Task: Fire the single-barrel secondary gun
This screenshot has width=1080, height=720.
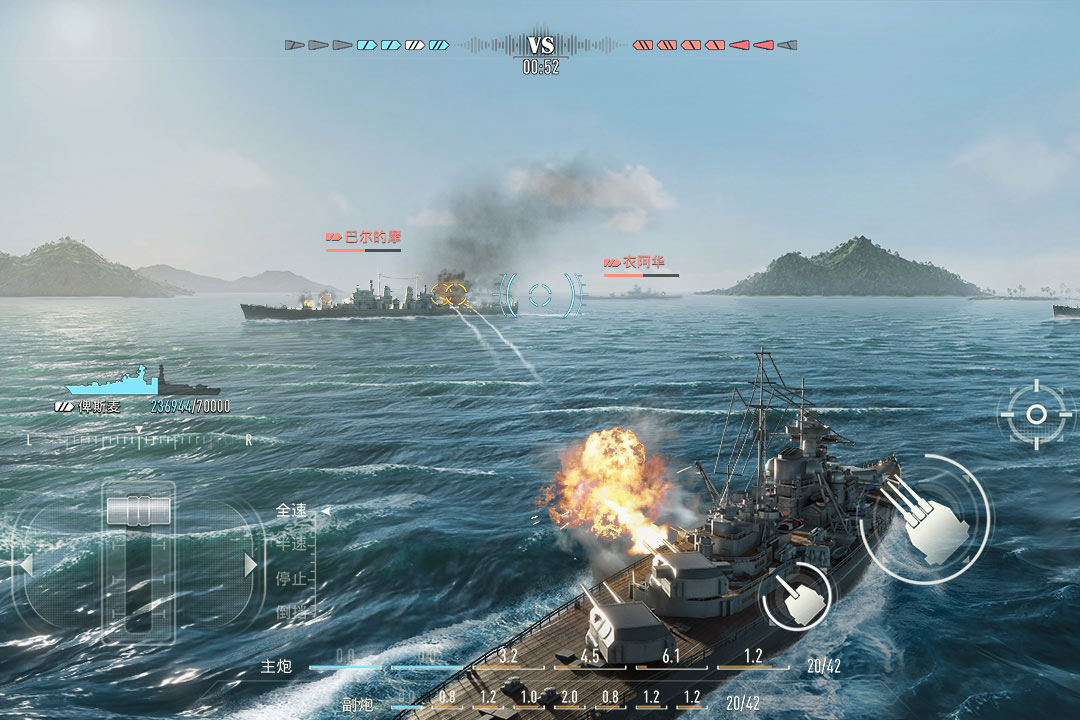Action: pos(796,598)
